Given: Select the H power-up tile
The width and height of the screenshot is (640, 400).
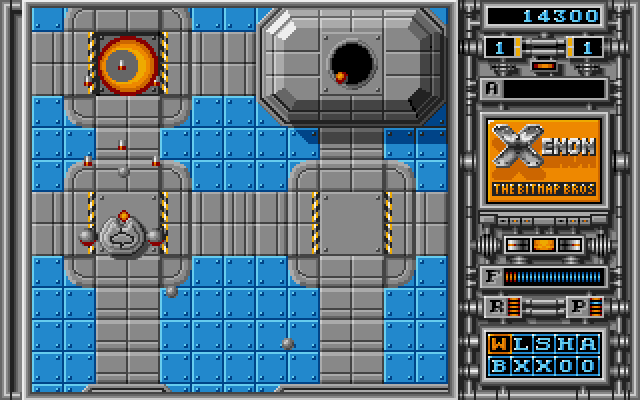Looking at the screenshot, I should pos(567,345).
